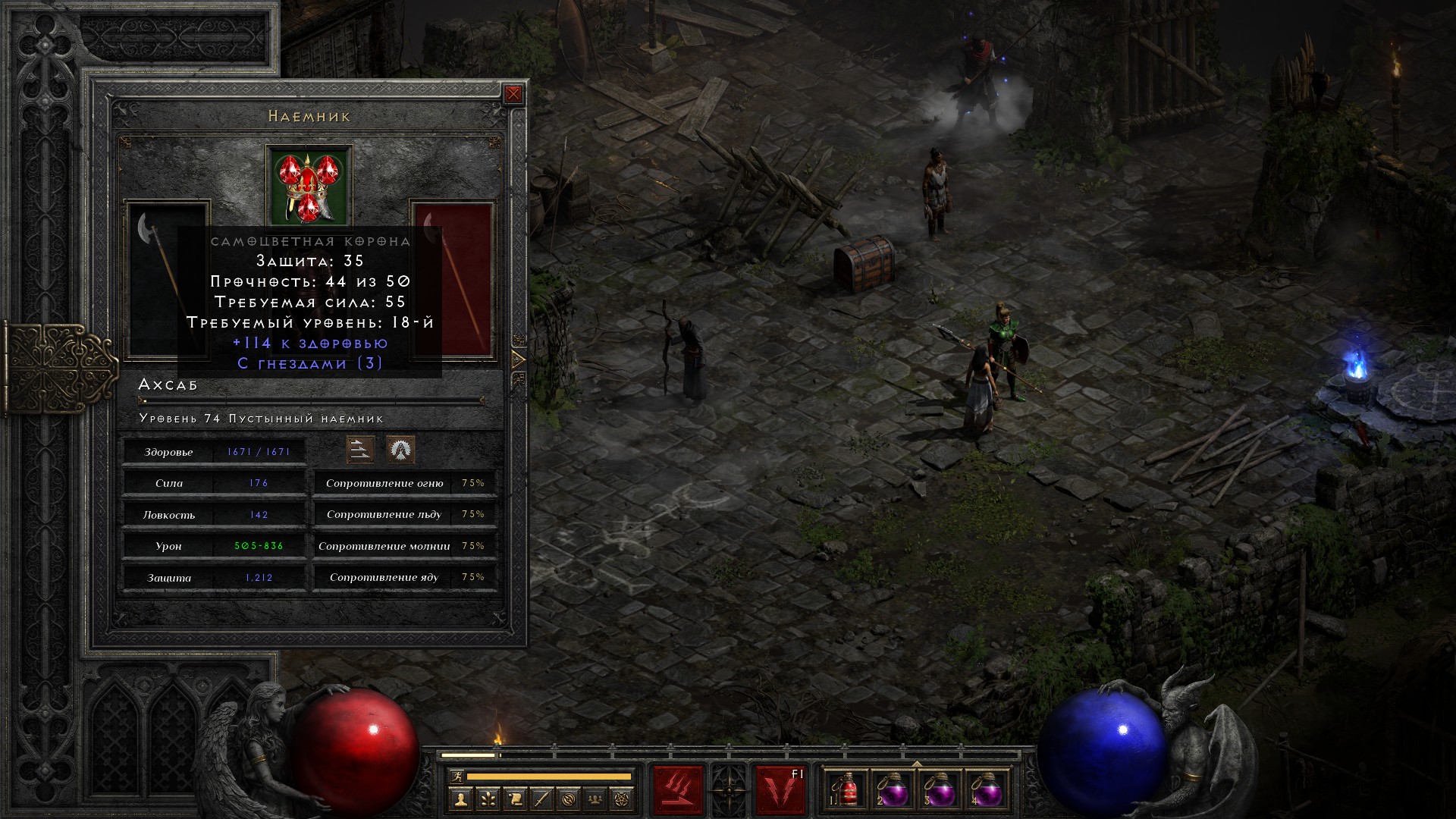Open the quest log scroll button
1456x819 pixels.
[x=515, y=798]
